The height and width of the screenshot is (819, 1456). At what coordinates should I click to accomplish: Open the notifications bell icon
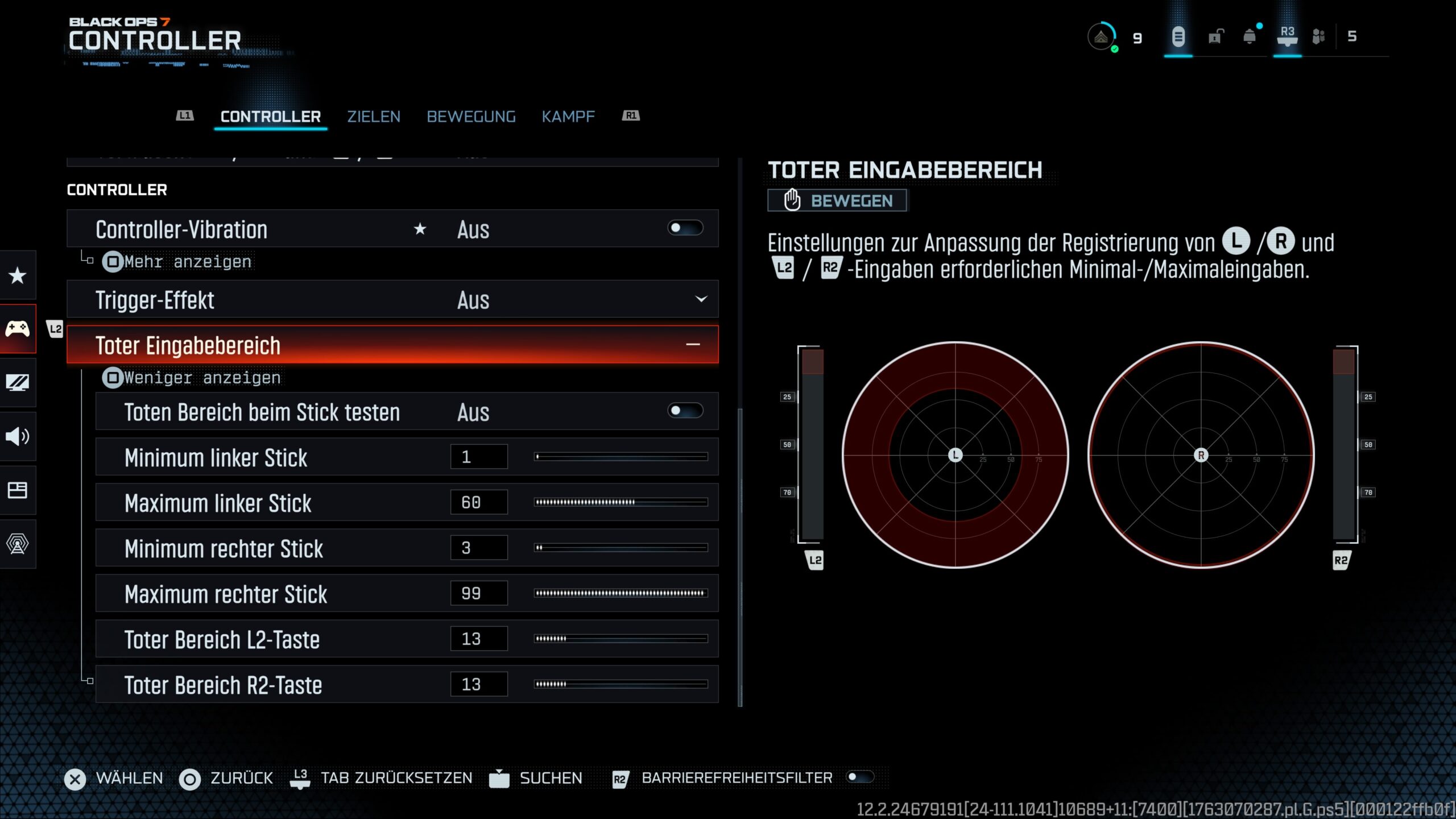click(x=1250, y=37)
